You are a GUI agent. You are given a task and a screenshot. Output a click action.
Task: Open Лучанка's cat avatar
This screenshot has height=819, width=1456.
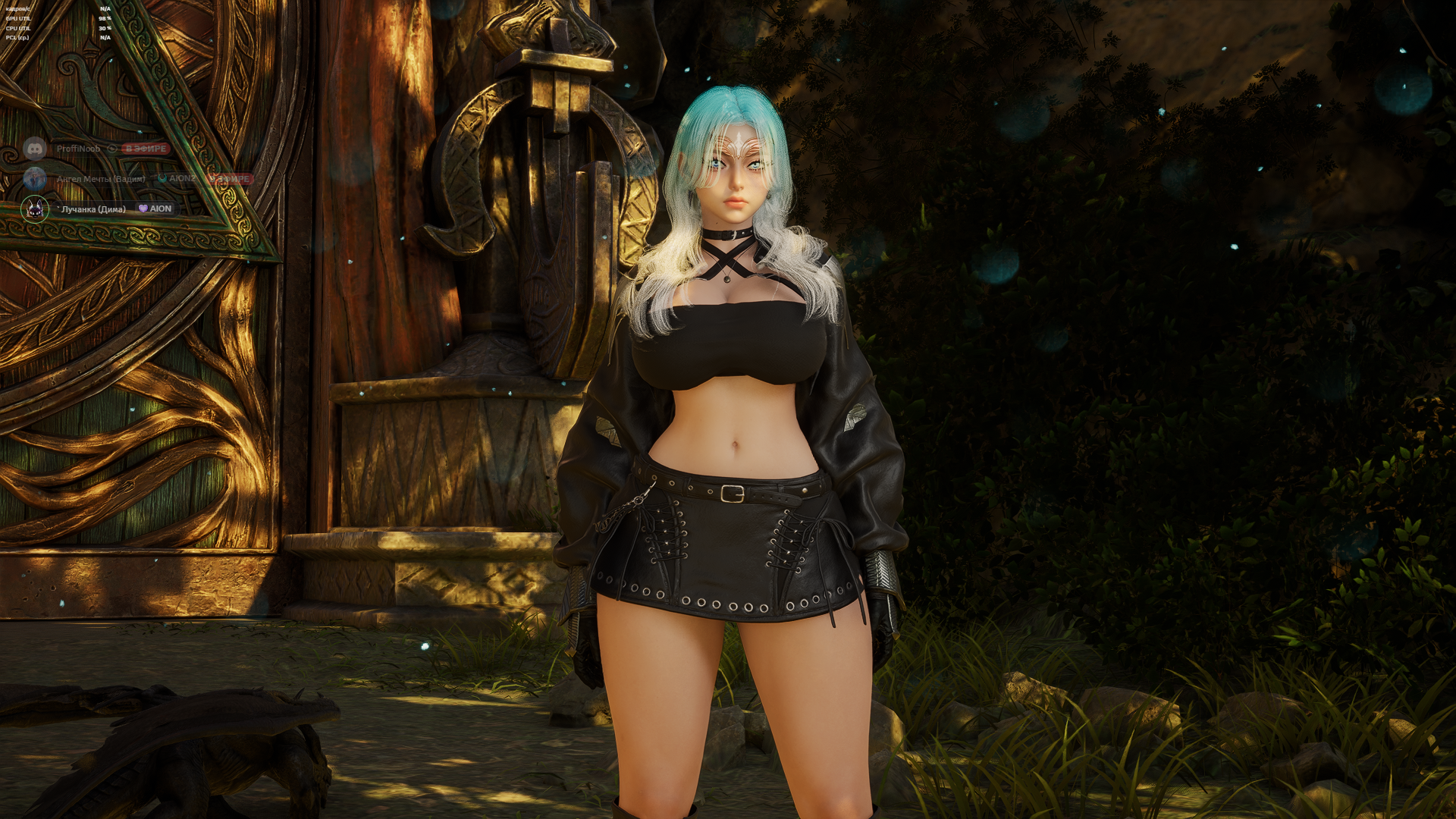[34, 209]
